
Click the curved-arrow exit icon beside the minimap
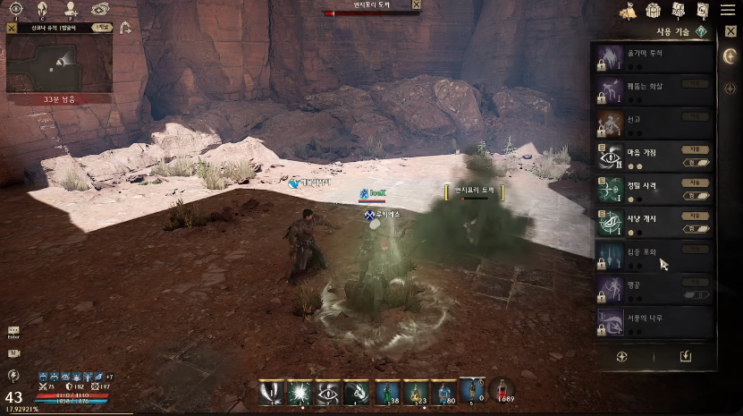126,28
